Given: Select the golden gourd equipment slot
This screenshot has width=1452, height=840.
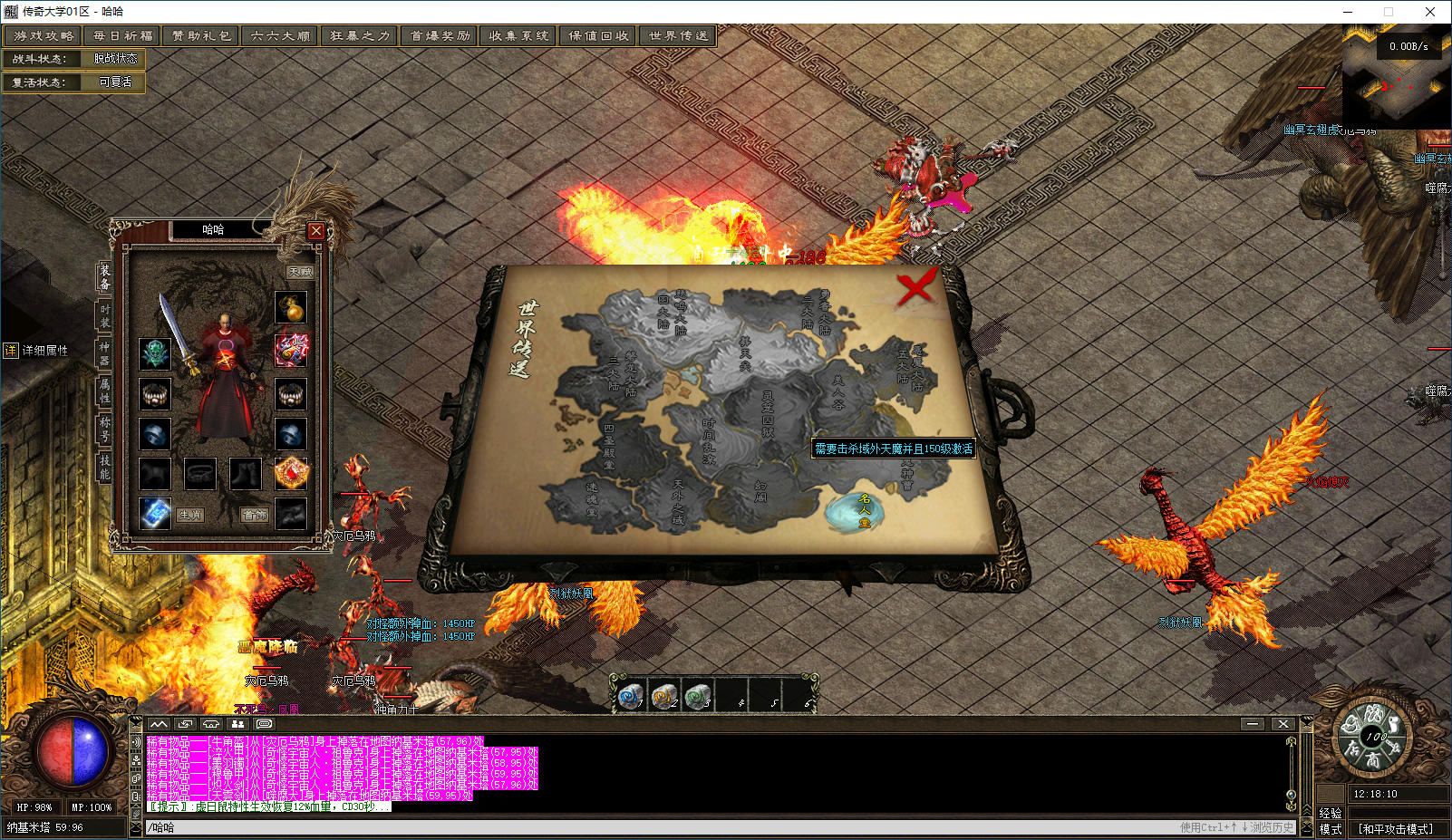Looking at the screenshot, I should (291, 308).
